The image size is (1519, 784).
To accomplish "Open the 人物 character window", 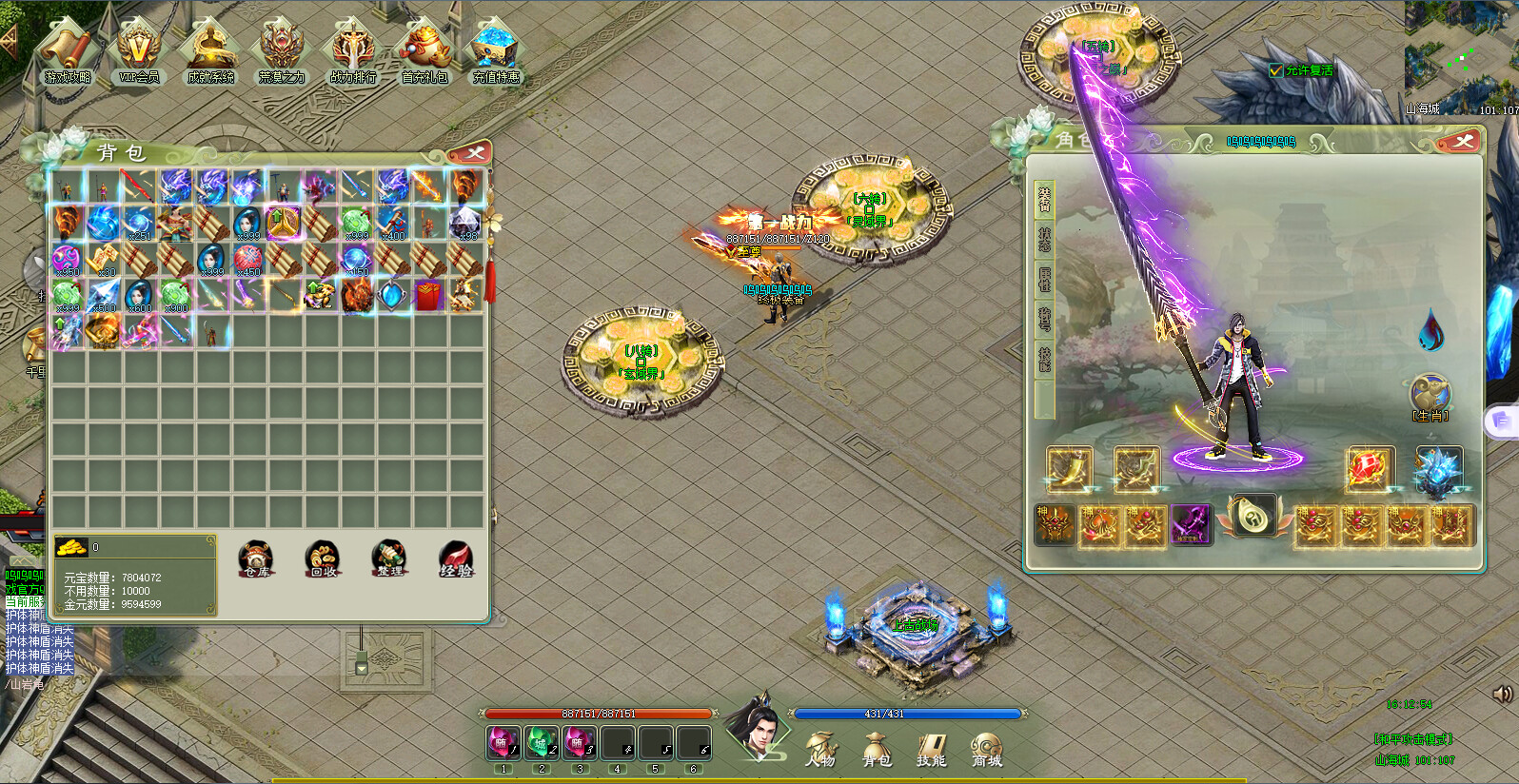I will coord(821,752).
